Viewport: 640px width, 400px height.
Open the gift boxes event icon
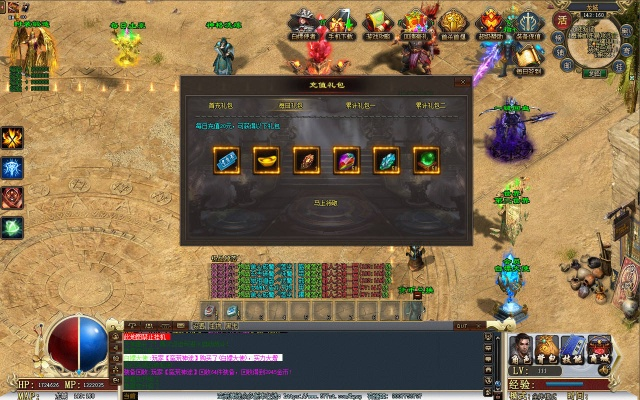pos(415,22)
